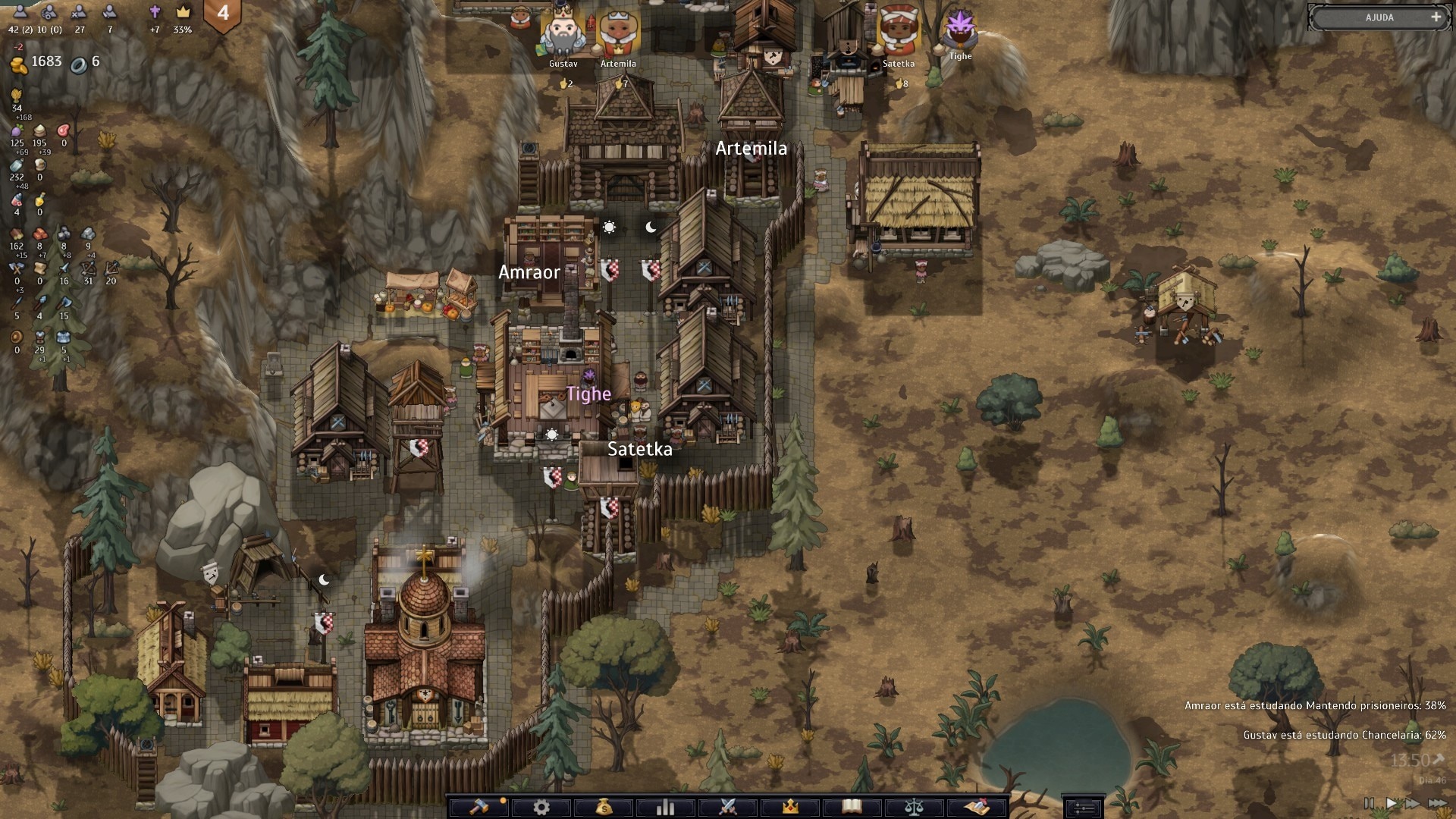The height and width of the screenshot is (819, 1456).
Task: Click the orange level 4 banner
Action: (x=223, y=14)
